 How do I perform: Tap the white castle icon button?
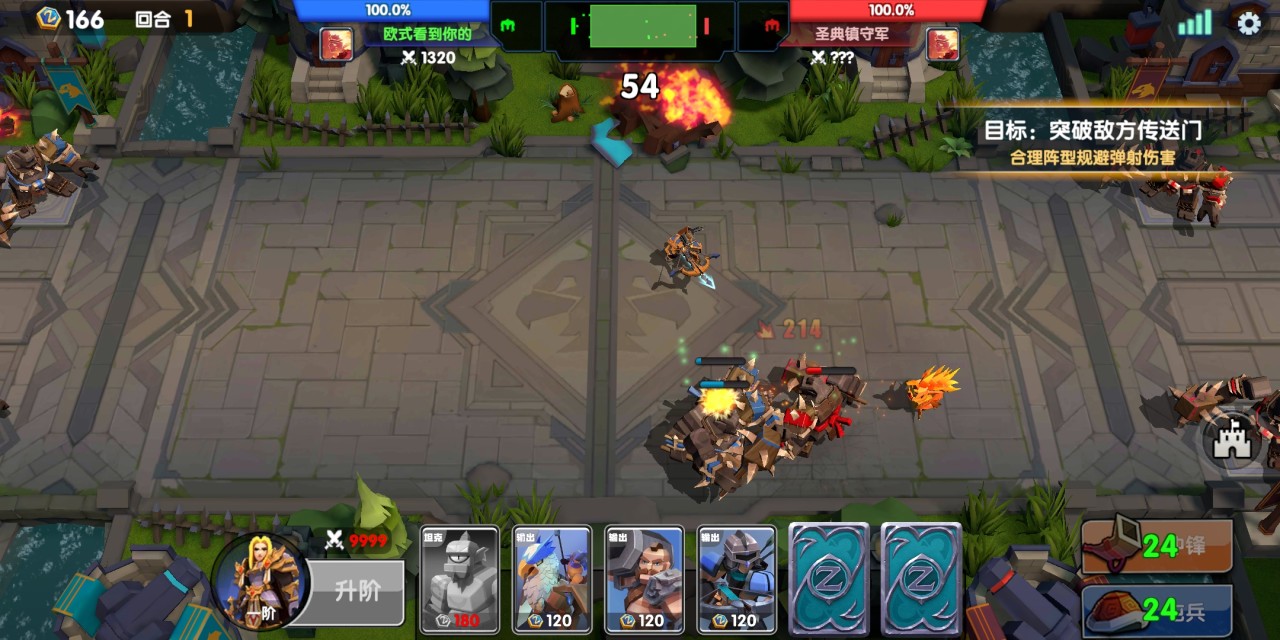click(x=1233, y=441)
